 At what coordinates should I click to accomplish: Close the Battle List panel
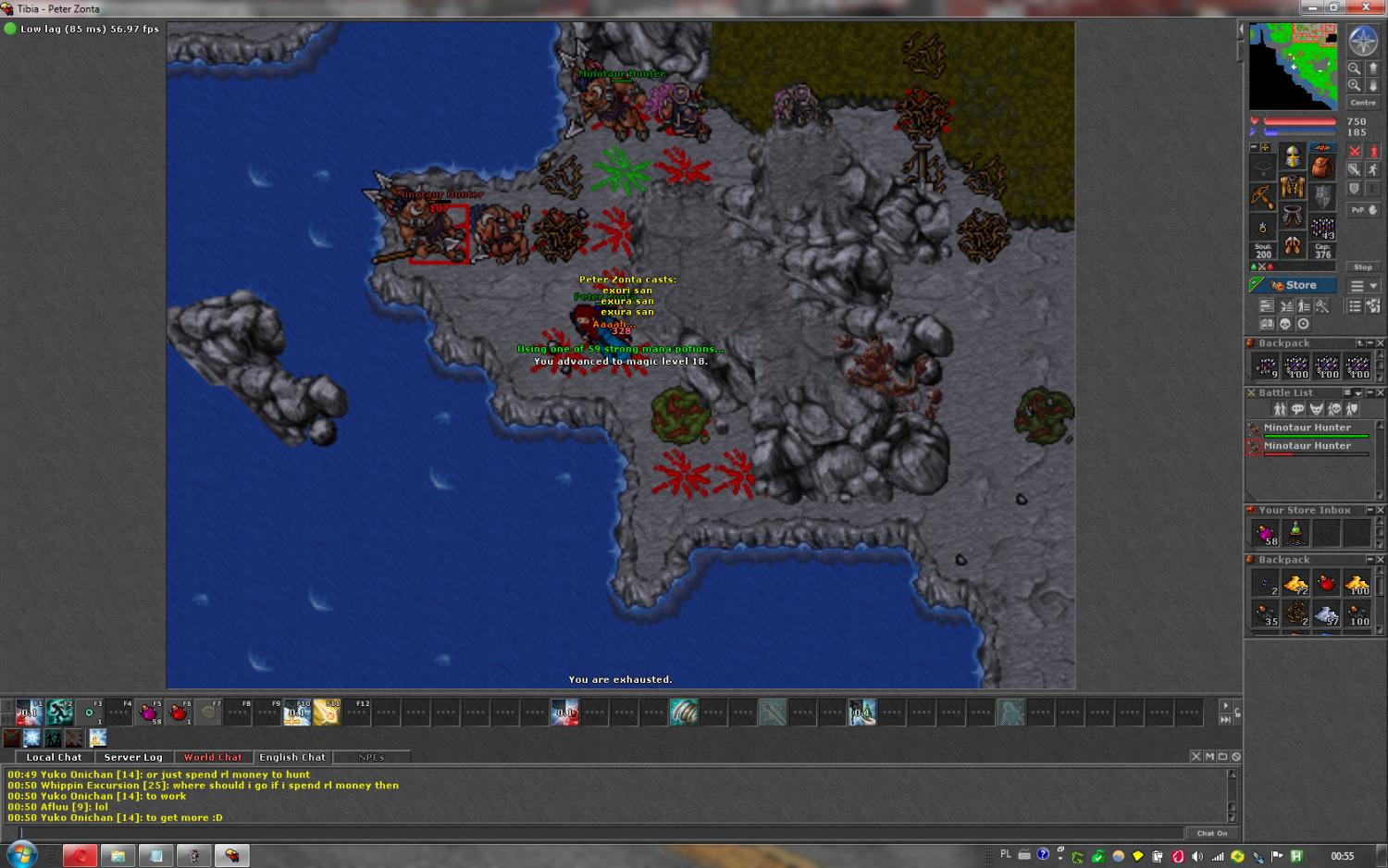pos(1380,393)
